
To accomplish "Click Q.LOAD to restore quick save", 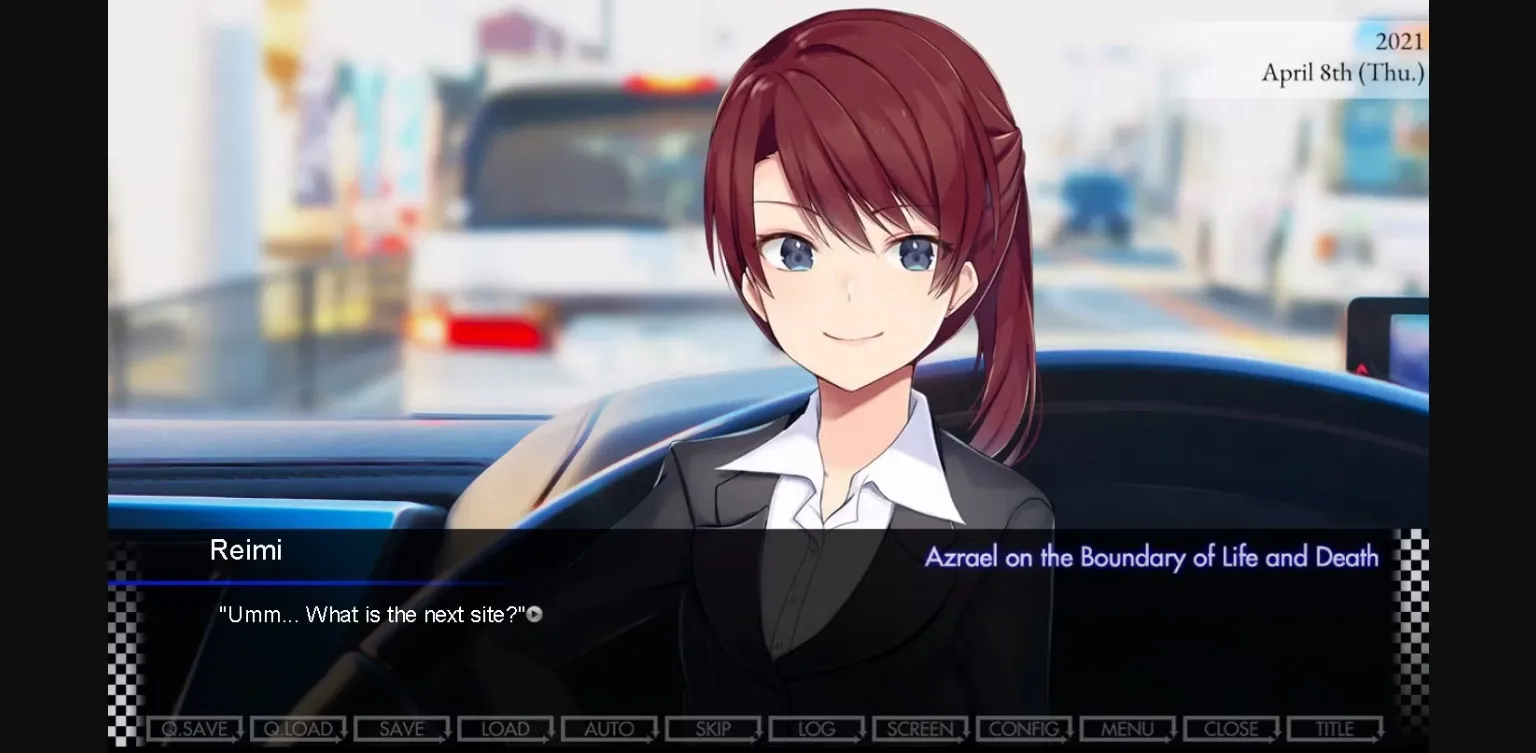I will (x=299, y=728).
